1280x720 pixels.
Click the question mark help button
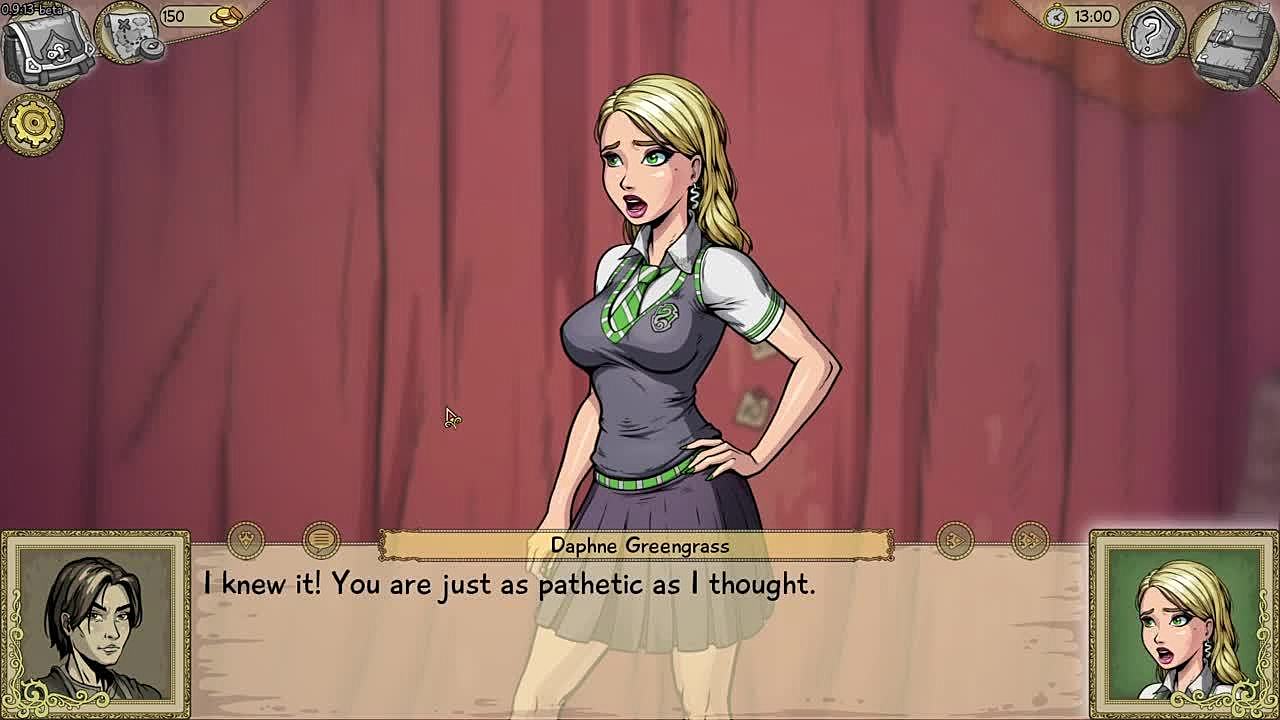(1153, 33)
